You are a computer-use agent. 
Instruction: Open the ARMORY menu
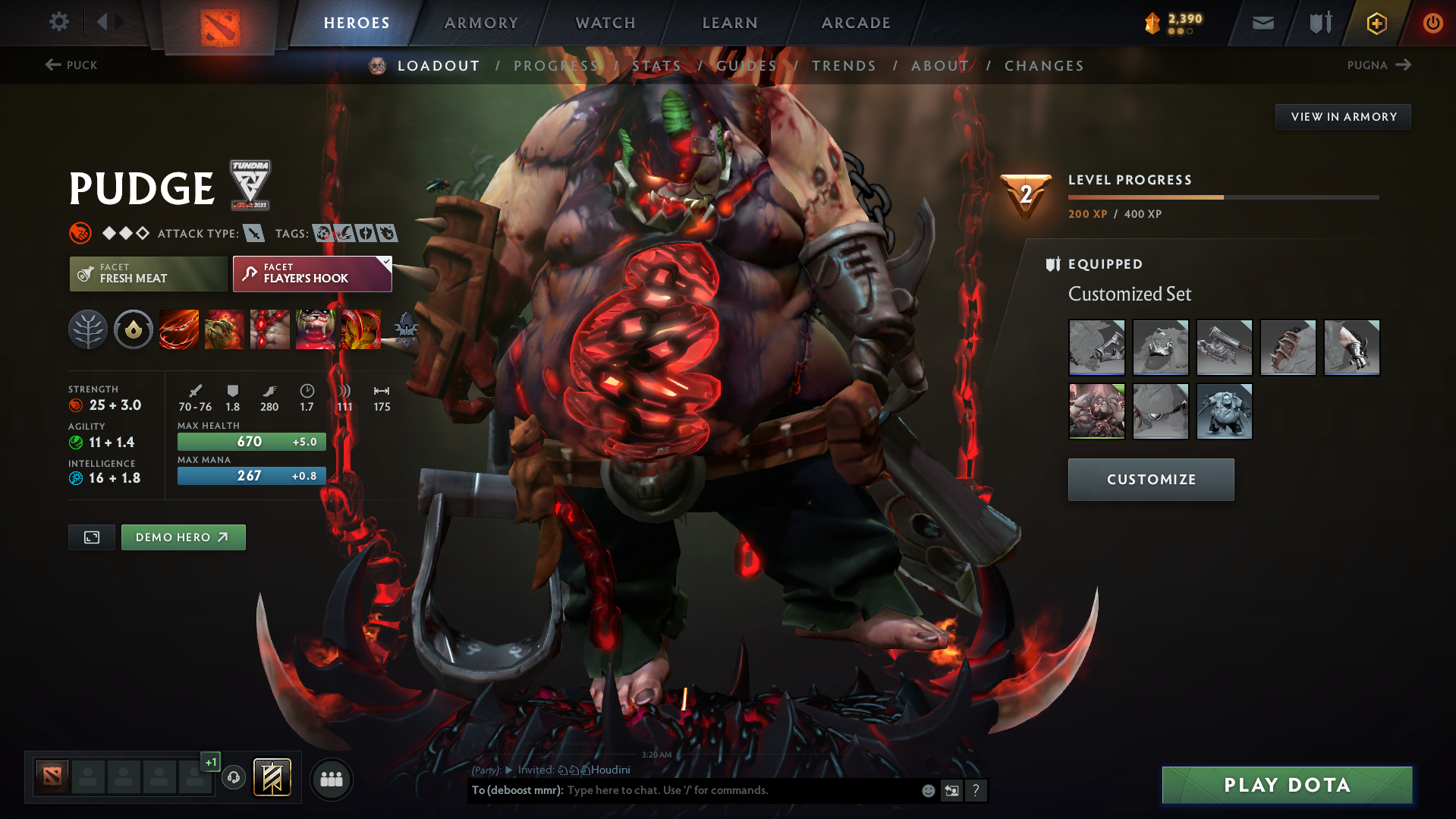click(x=481, y=22)
